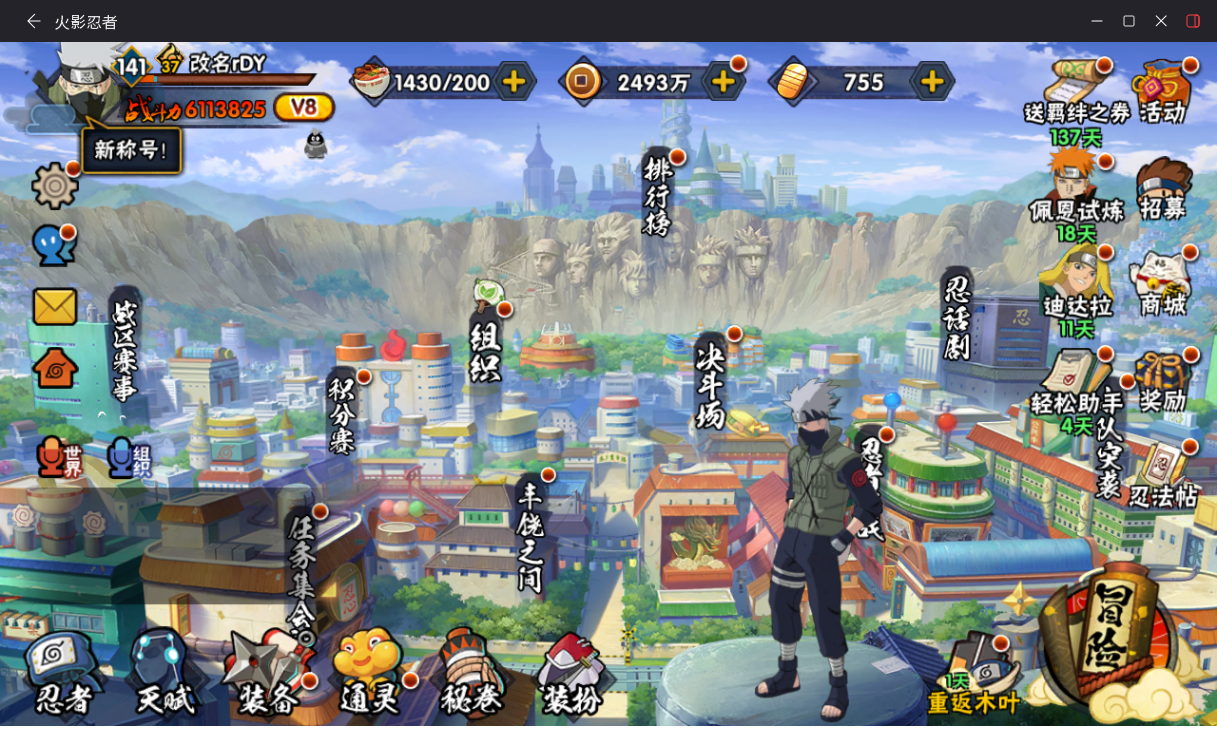Open the 活动 events panel
Viewport: 1217px width, 730px height.
click(1163, 92)
